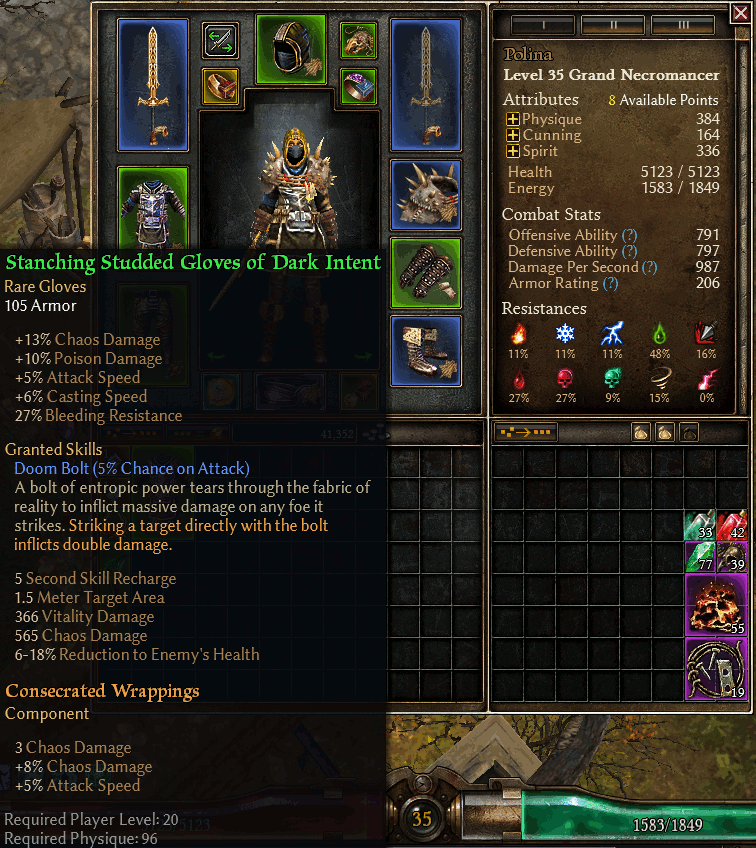The height and width of the screenshot is (848, 756).
Task: Click the Offensive Ability help icon
Action: click(629, 235)
